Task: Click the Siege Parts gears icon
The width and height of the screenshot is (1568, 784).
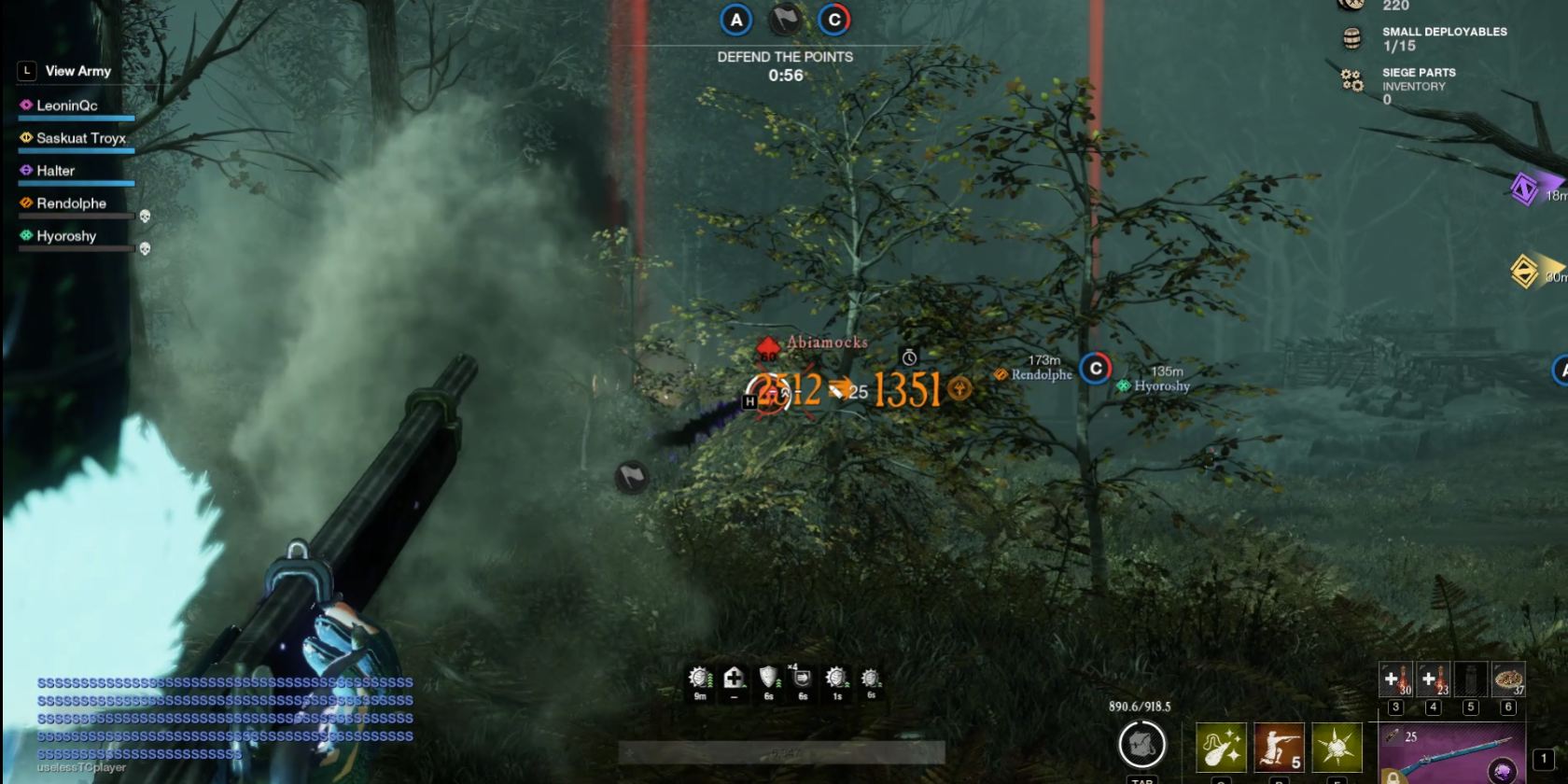Action: 1351,80
